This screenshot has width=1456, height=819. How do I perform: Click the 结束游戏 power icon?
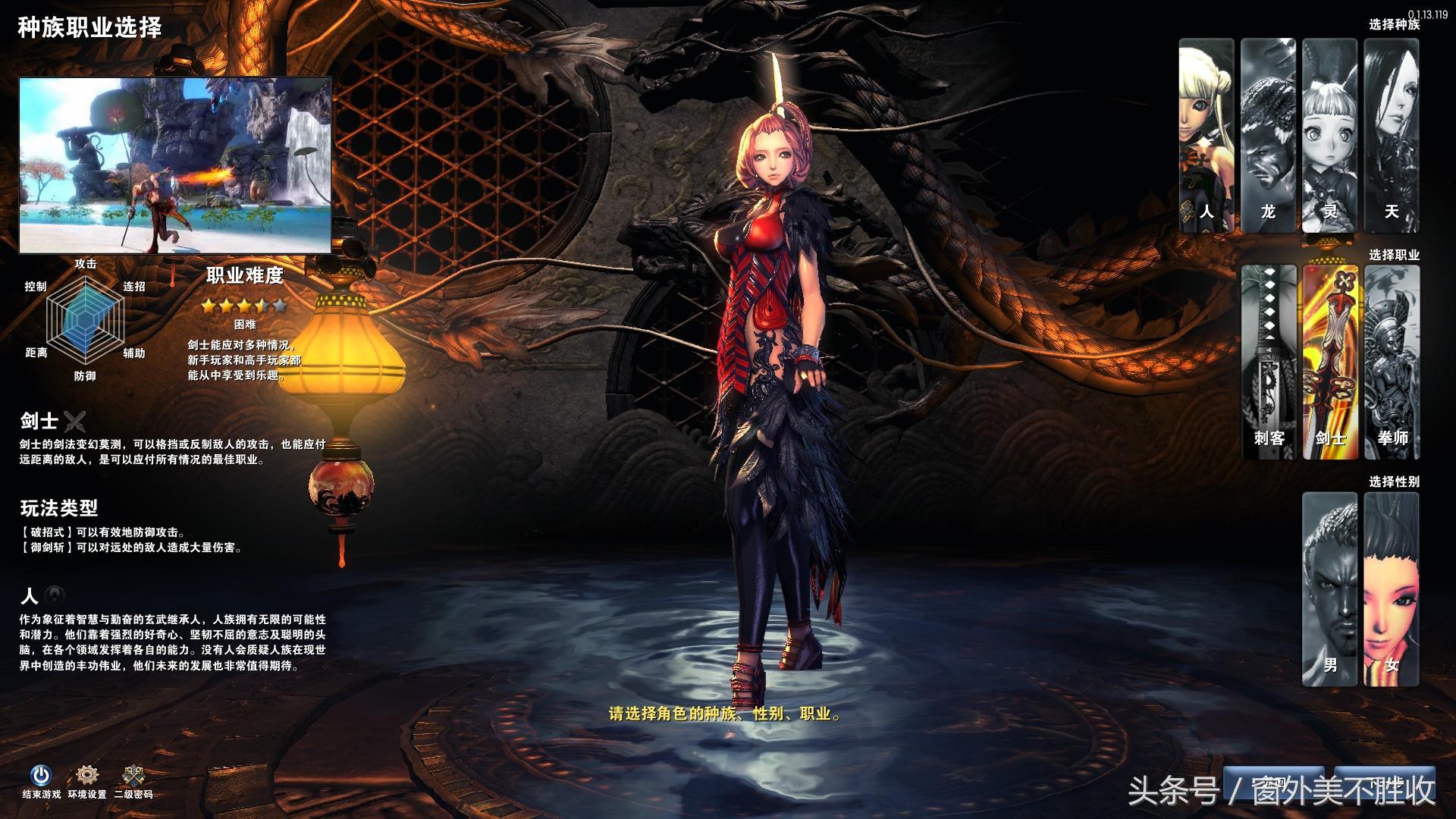click(x=41, y=775)
